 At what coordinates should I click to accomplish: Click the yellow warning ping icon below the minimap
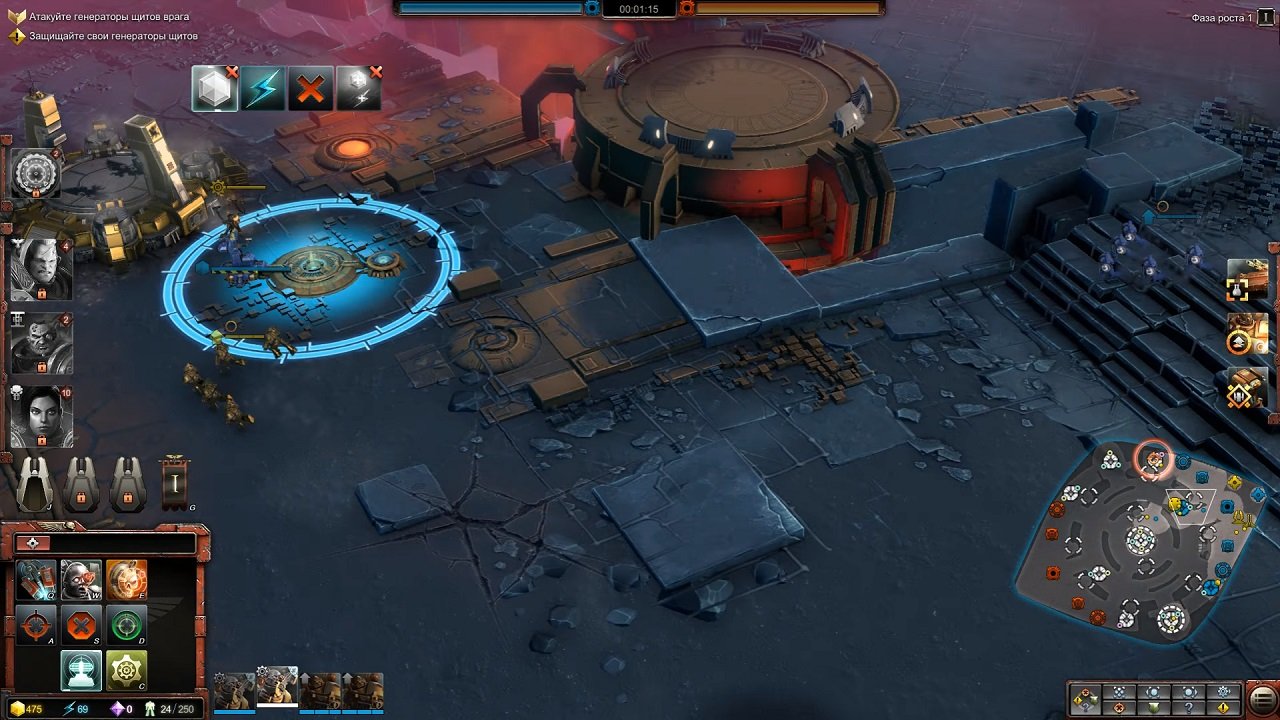(1224, 706)
